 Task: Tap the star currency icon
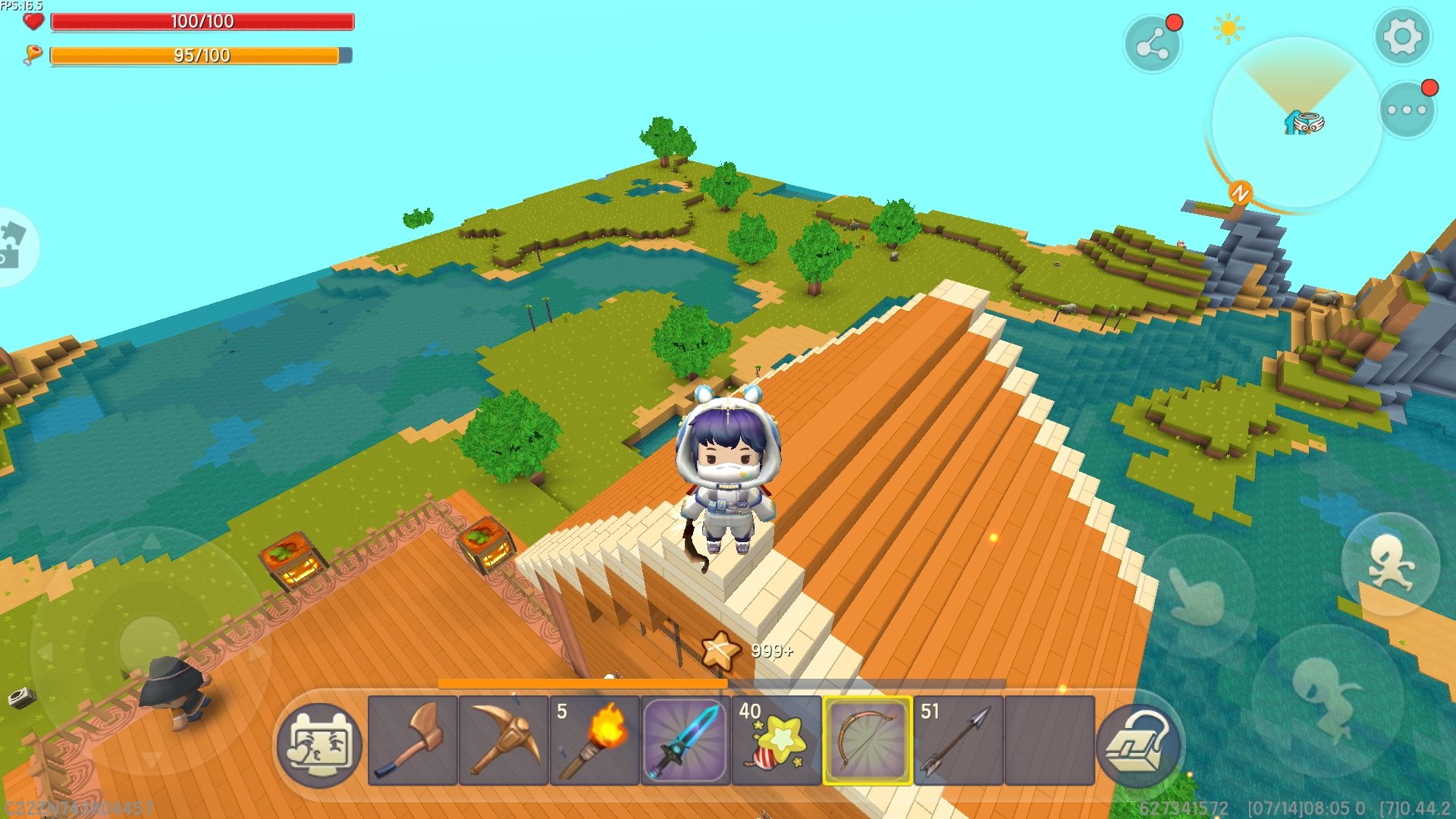coord(720,651)
